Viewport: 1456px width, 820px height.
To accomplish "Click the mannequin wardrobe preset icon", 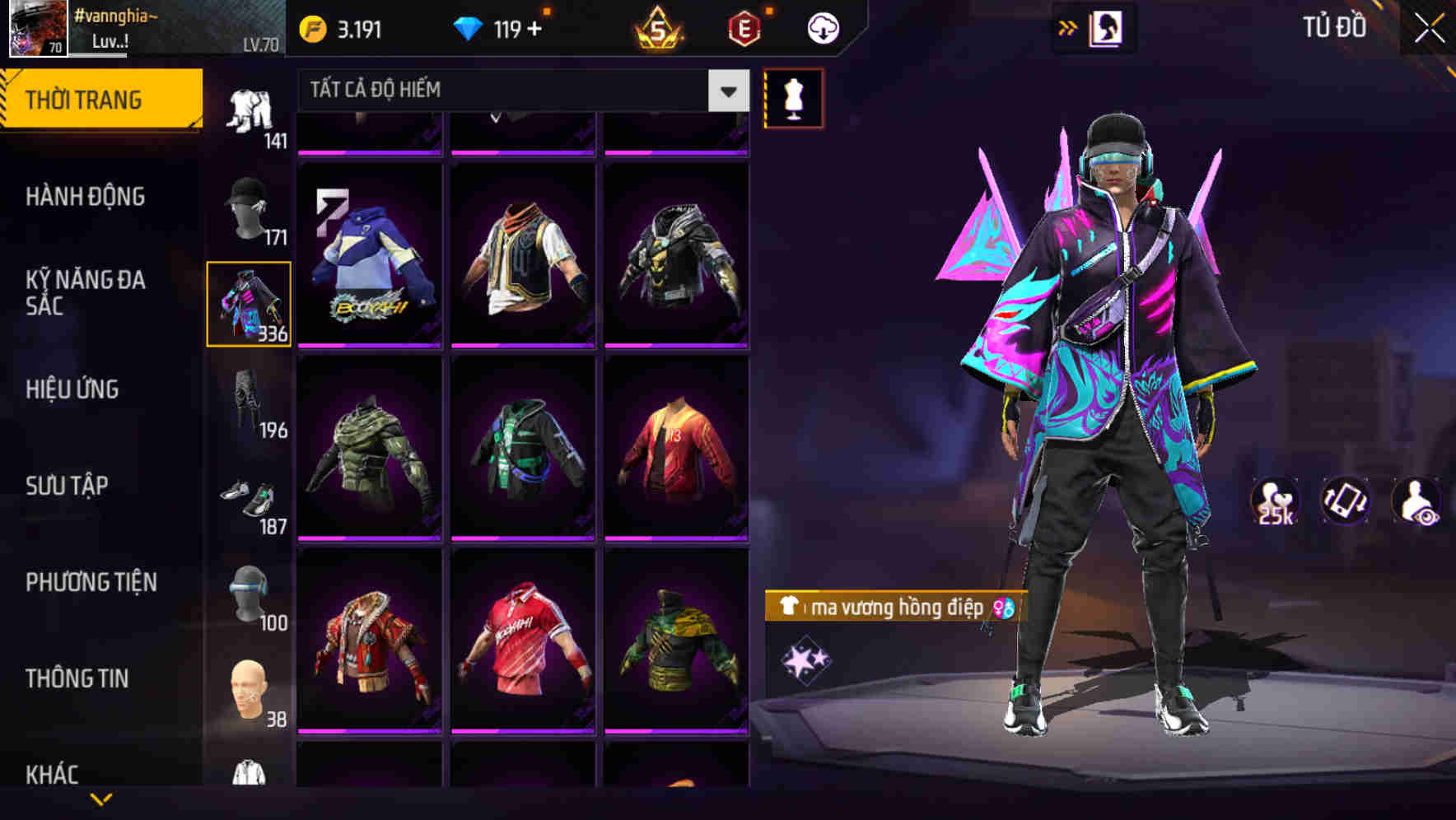I will point(793,96).
